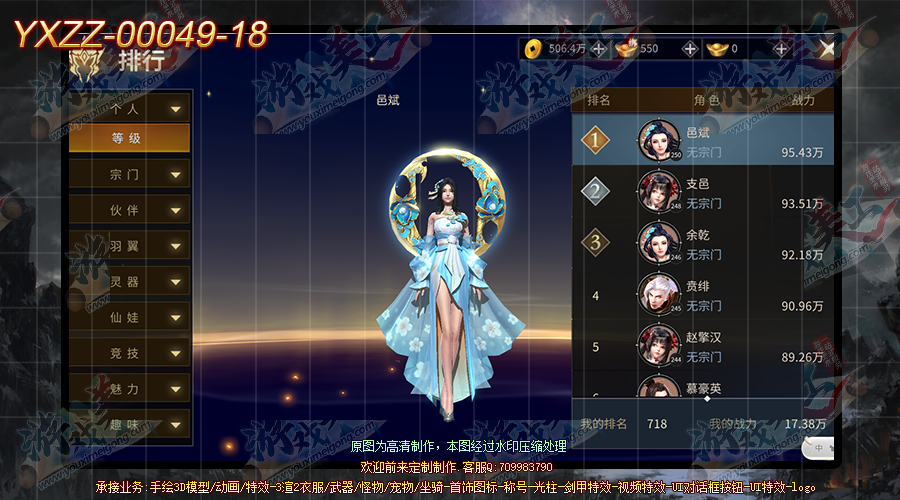Expand the 个人 ranking category
Viewport: 900px width, 500px height.
point(130,109)
